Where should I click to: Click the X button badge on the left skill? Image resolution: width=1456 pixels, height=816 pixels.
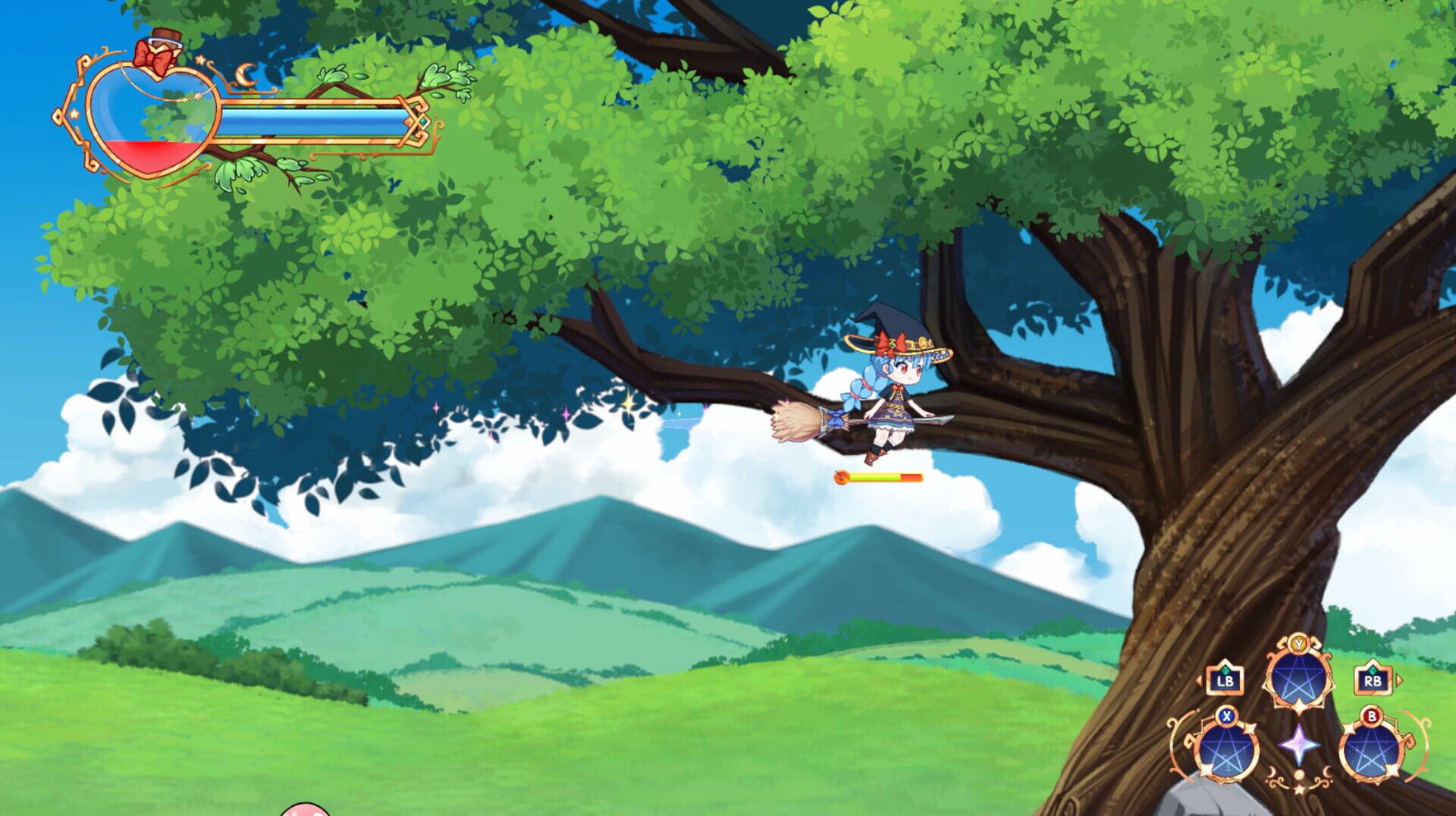coord(1227,714)
